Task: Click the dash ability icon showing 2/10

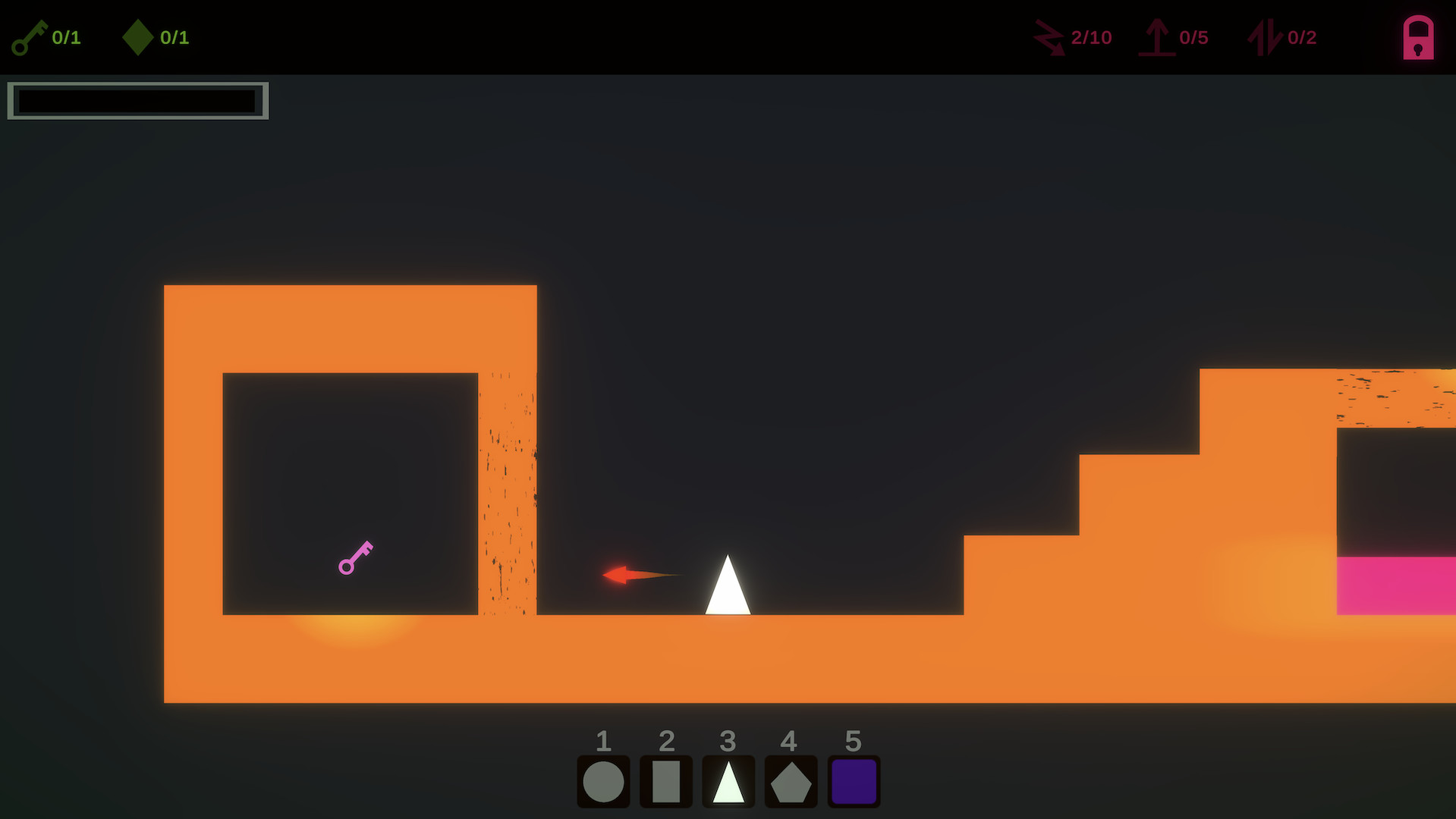Action: [1049, 36]
